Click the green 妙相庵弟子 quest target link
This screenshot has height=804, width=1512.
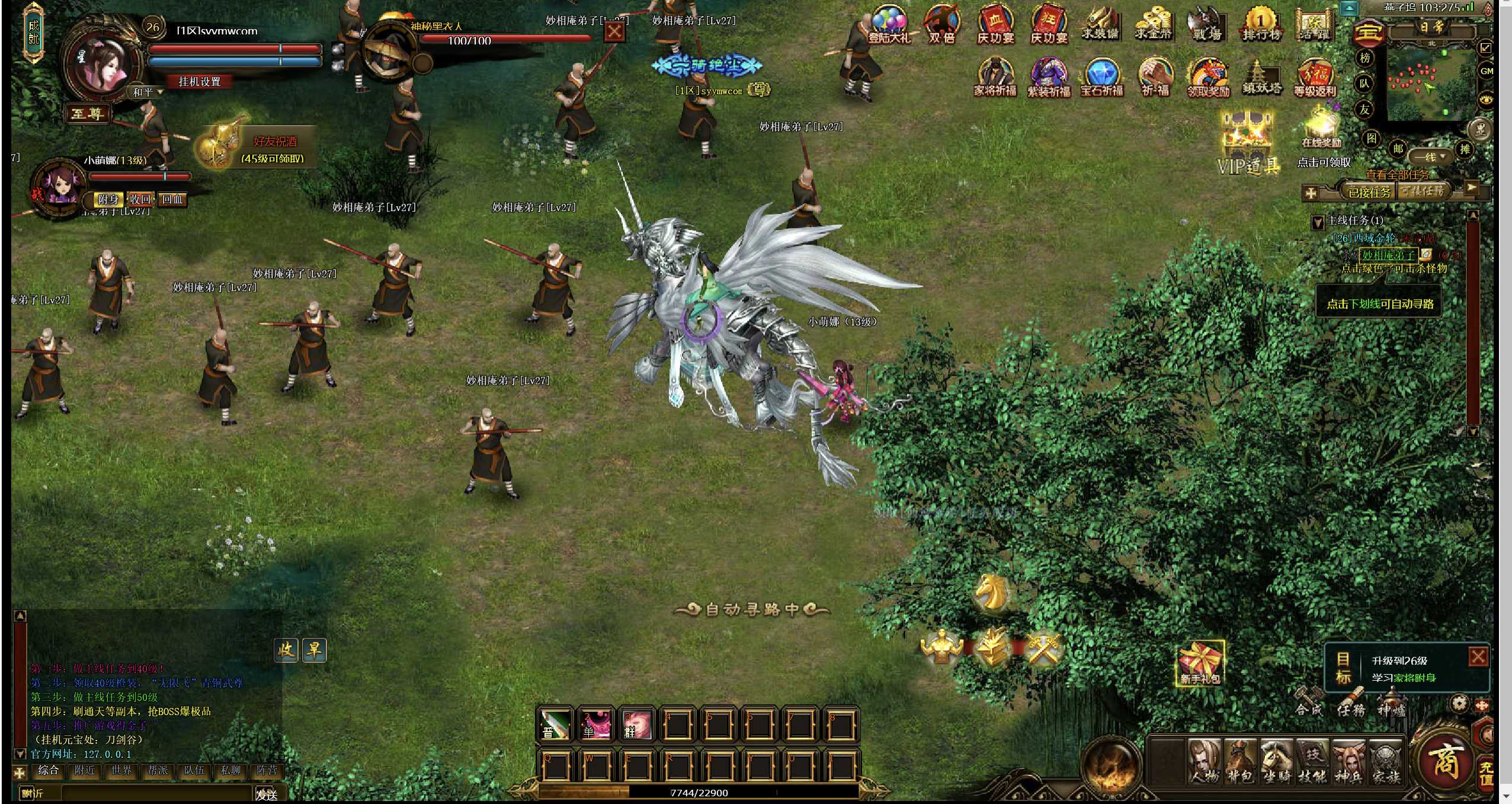click(x=1388, y=255)
